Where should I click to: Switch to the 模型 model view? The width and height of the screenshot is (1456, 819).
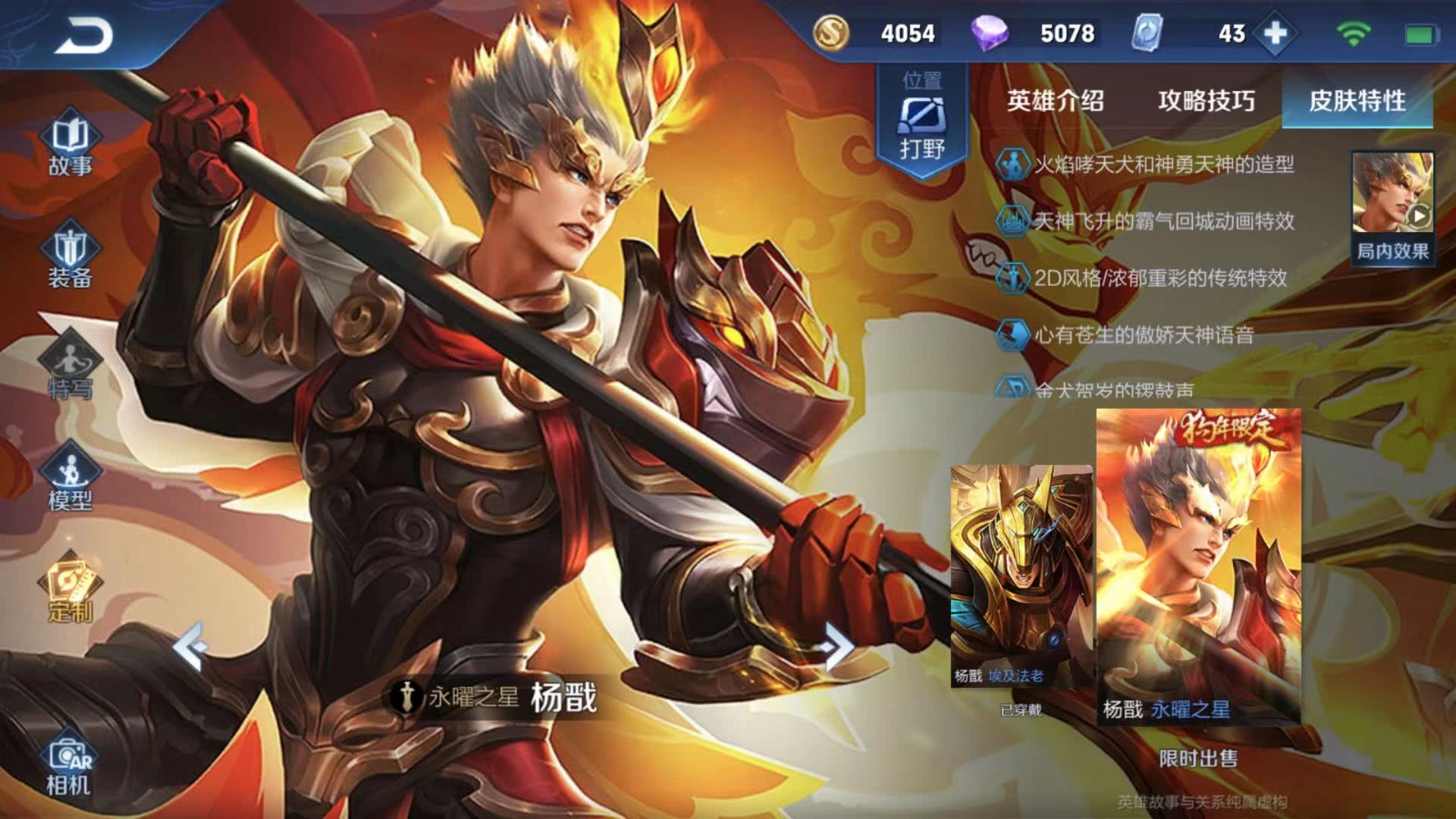point(70,479)
